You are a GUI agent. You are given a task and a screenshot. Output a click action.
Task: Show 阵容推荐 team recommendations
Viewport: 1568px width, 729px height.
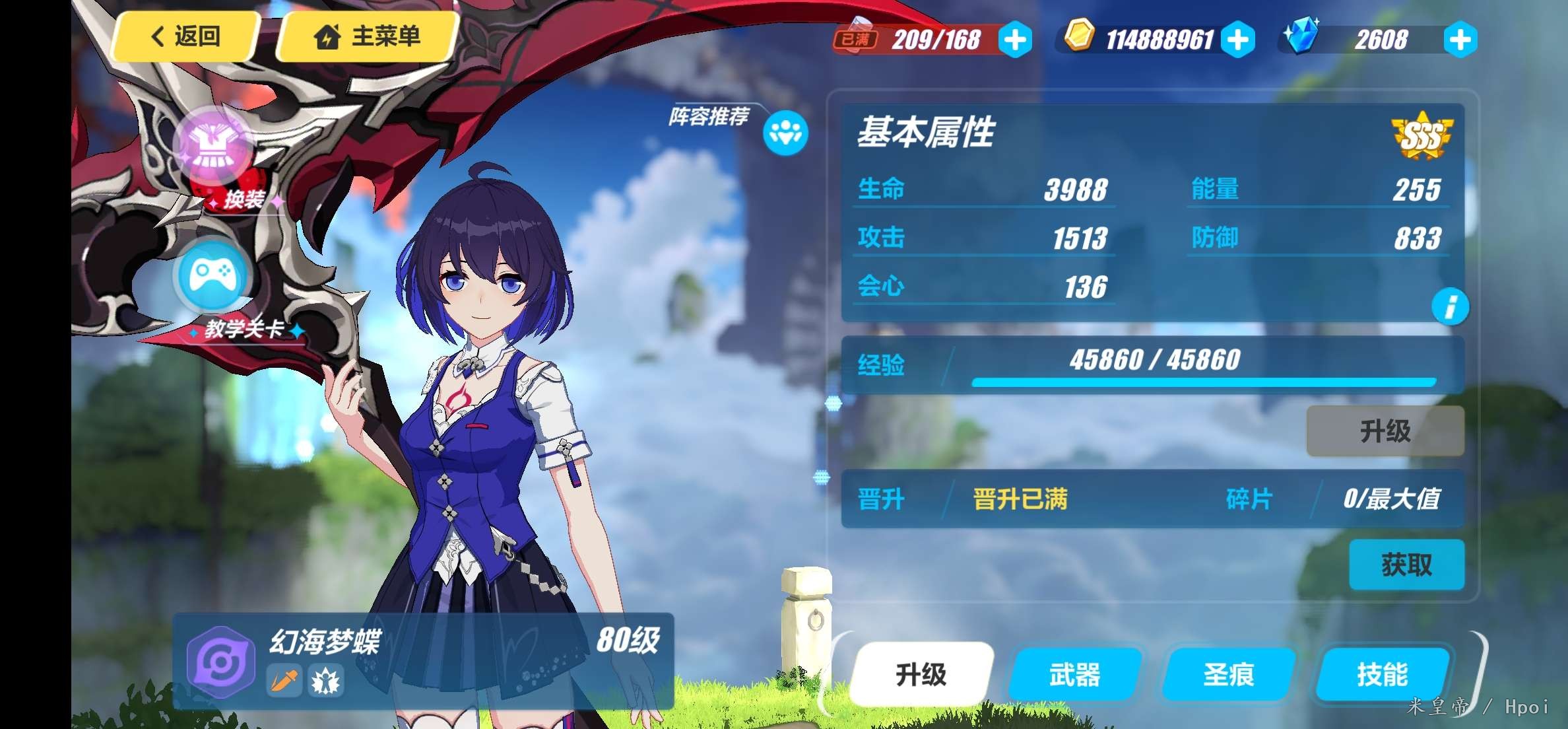point(785,133)
